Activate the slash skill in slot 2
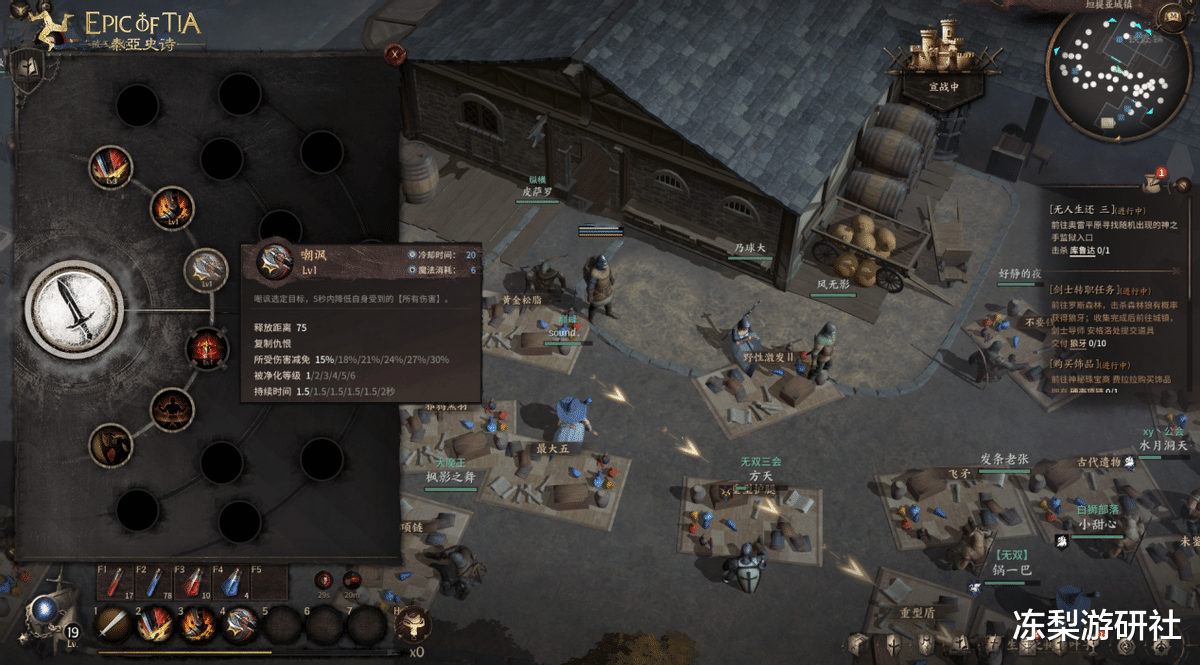 (154, 625)
